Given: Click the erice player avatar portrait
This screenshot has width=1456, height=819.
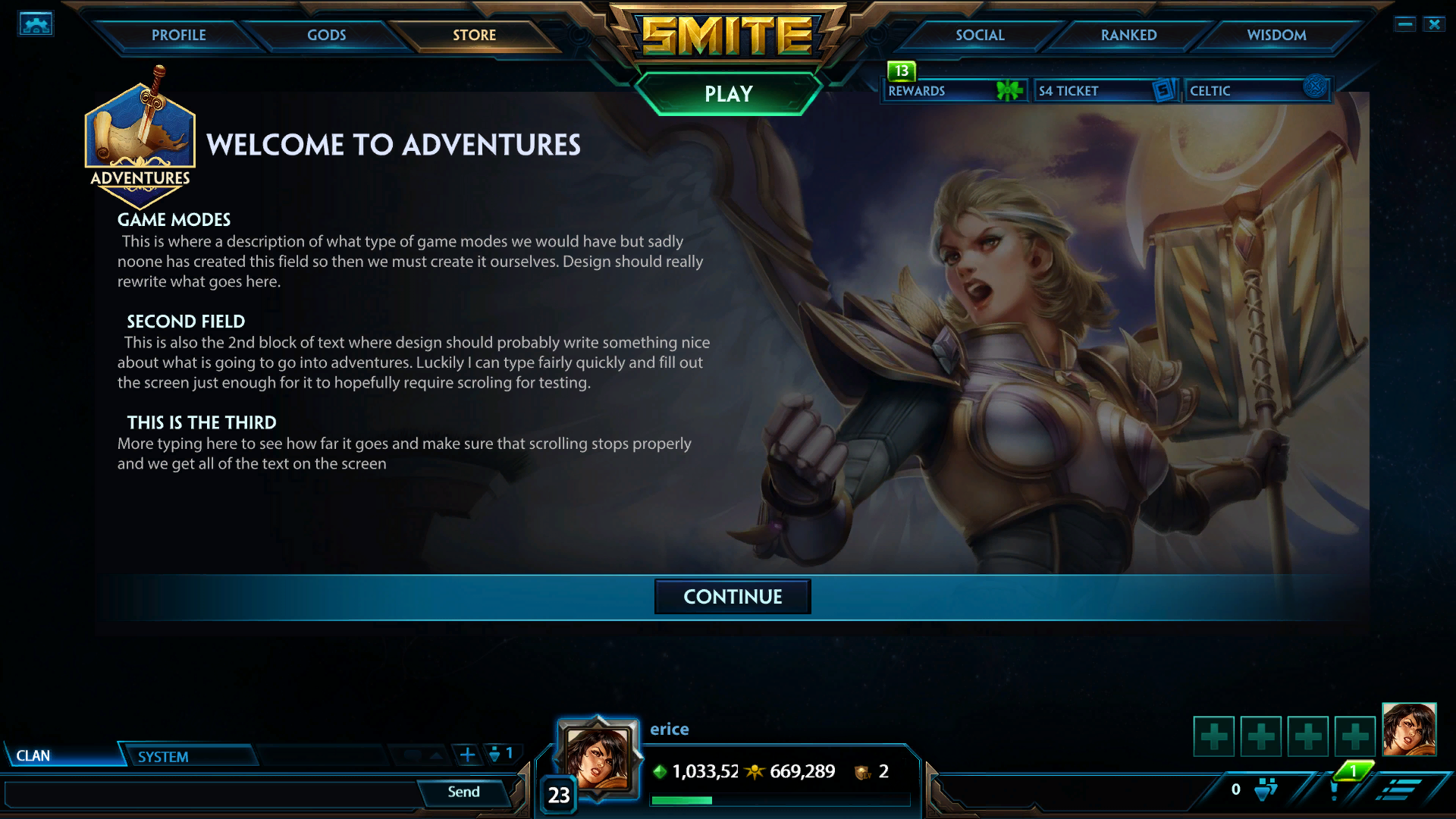Looking at the screenshot, I should click(x=598, y=758).
